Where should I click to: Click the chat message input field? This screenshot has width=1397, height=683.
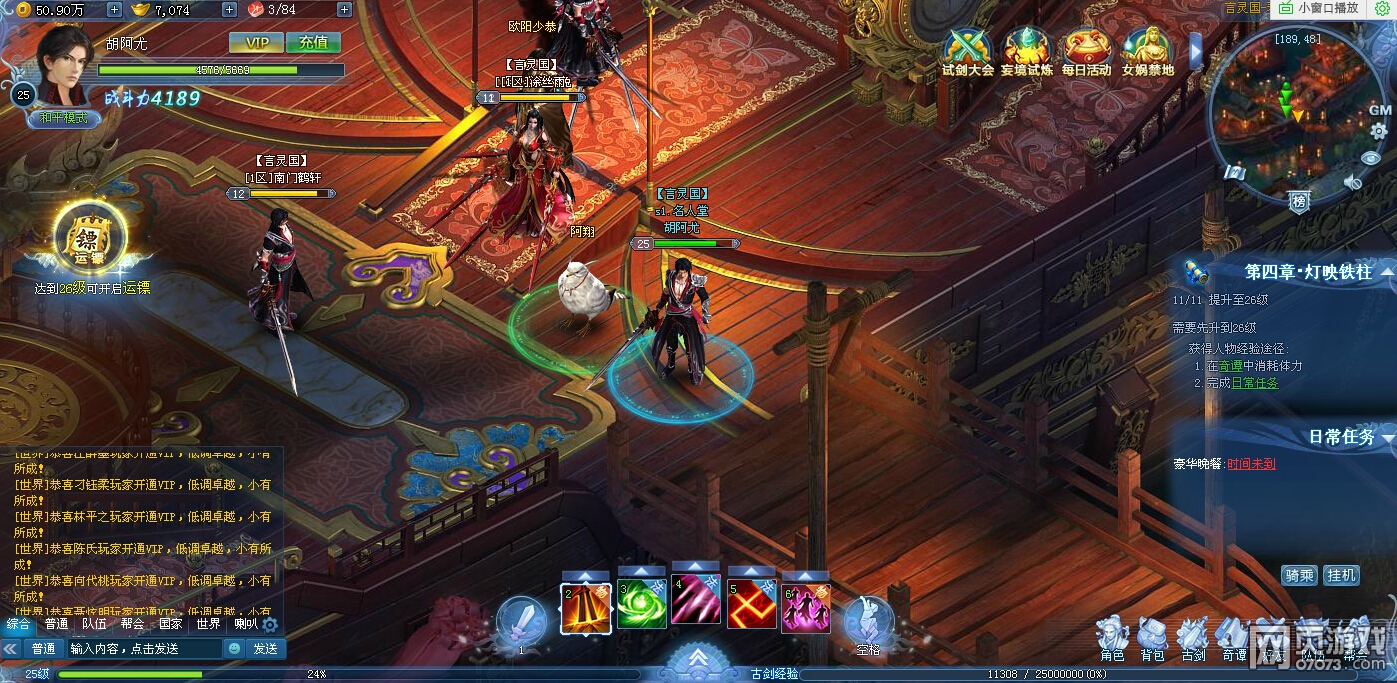[x=144, y=649]
